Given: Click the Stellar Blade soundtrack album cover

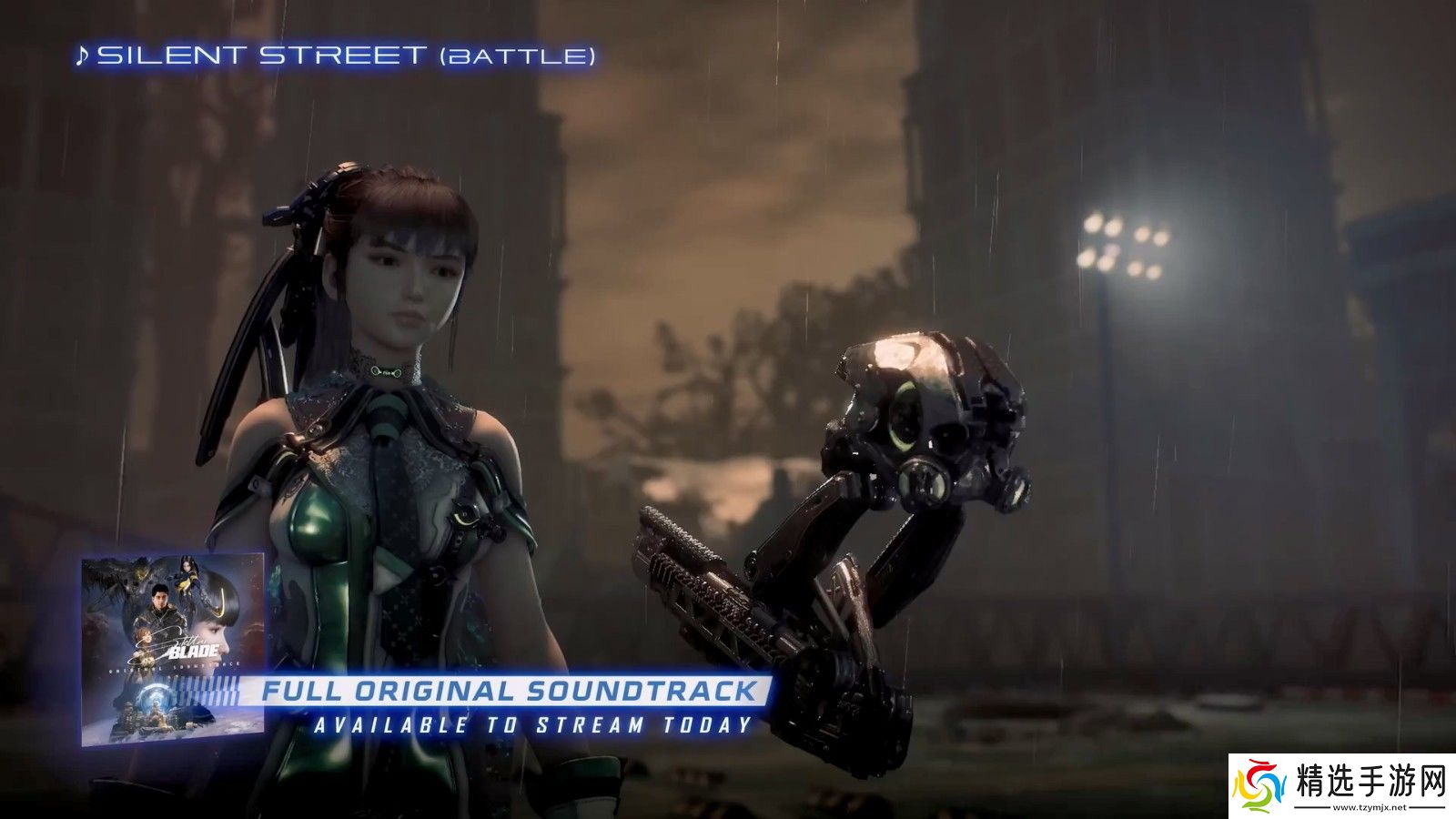Looking at the screenshot, I should tap(173, 648).
